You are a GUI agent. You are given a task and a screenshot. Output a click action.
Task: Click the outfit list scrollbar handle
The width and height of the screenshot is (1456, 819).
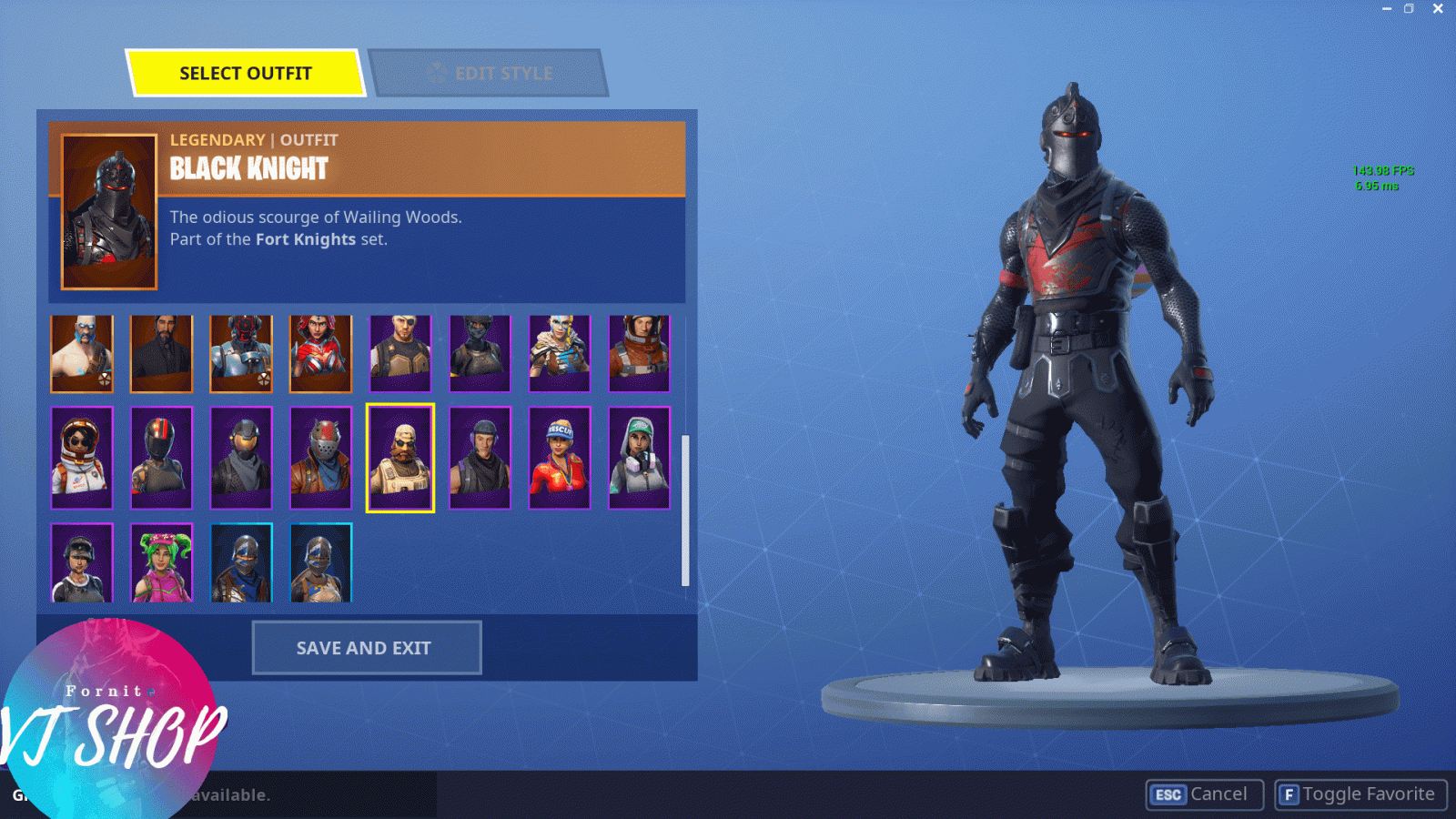point(685,510)
